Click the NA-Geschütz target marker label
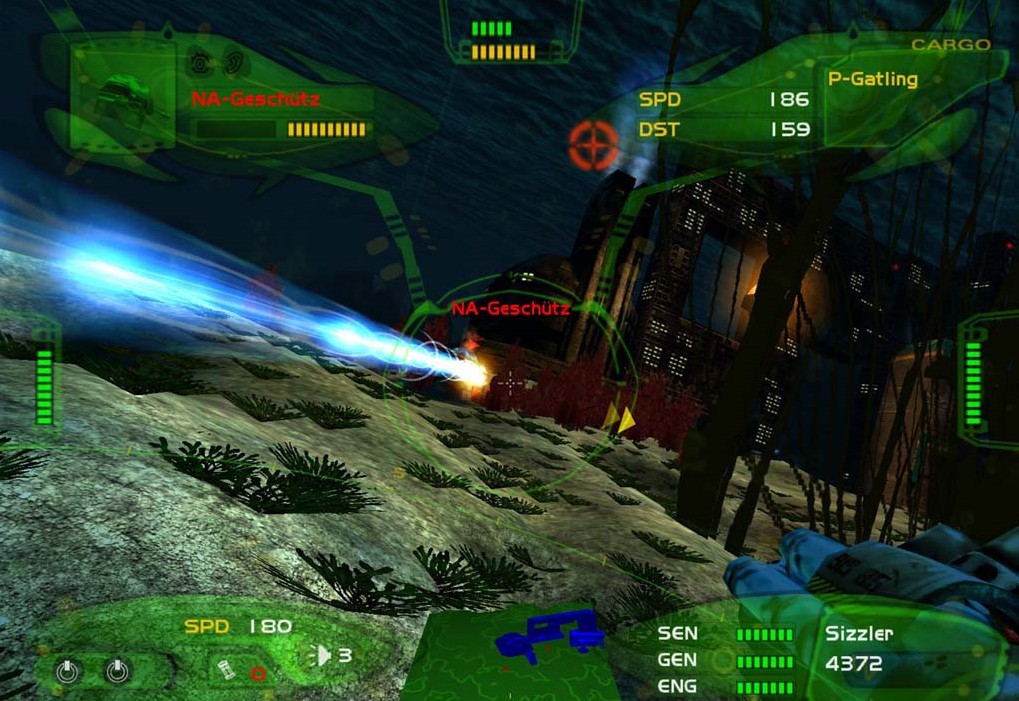Viewport: 1019px width, 701px height. coord(510,309)
